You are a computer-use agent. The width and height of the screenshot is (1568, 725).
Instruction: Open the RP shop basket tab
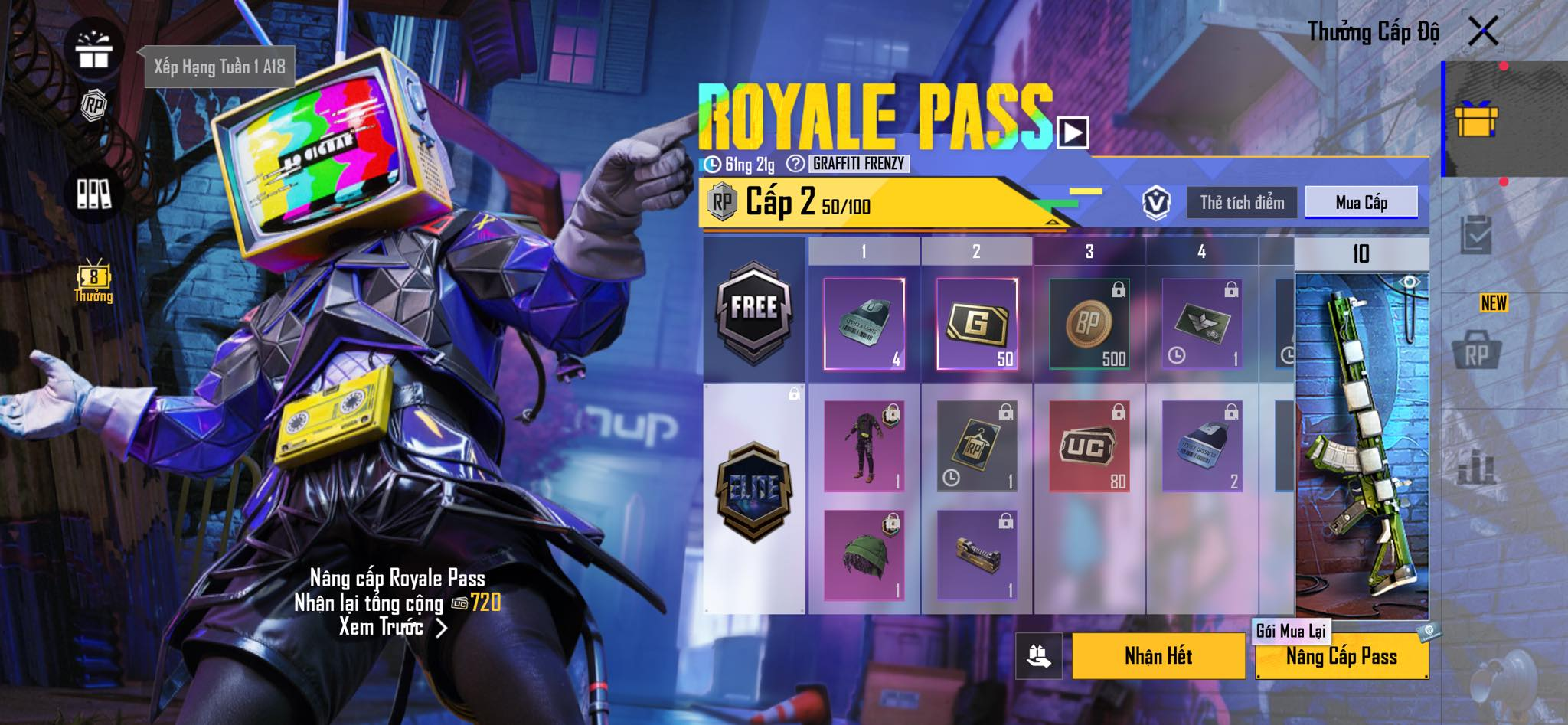1475,353
